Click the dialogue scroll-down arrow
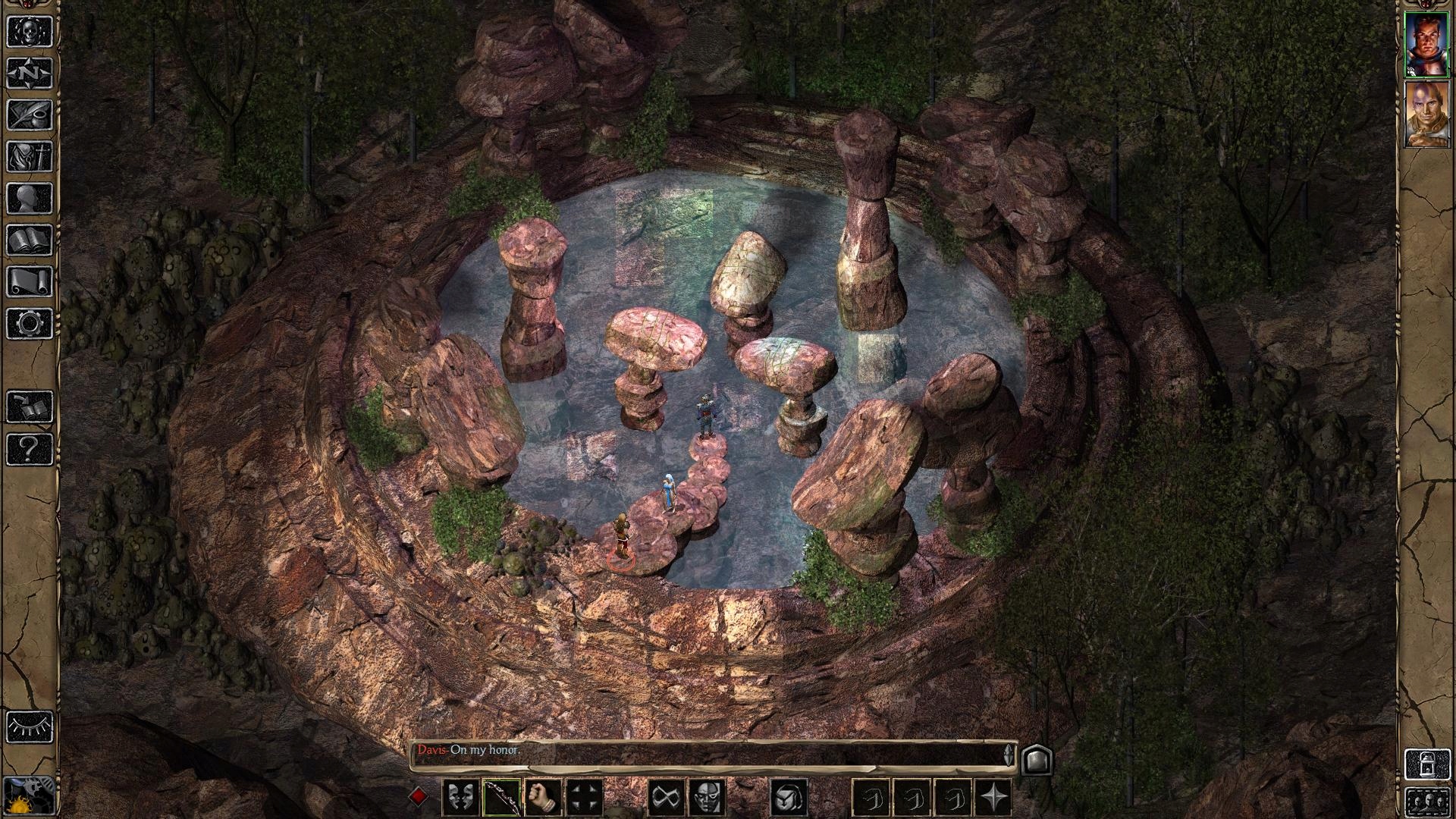This screenshot has height=819, width=1456. 1009,757
